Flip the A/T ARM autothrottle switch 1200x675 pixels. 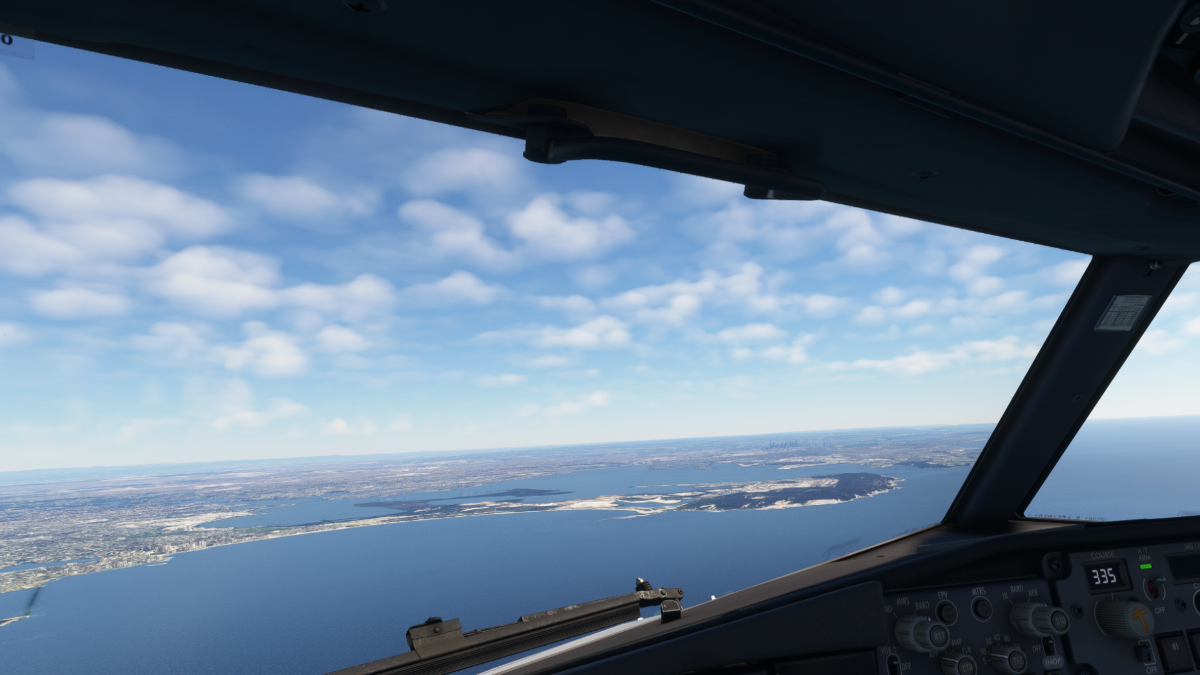(x=1155, y=587)
